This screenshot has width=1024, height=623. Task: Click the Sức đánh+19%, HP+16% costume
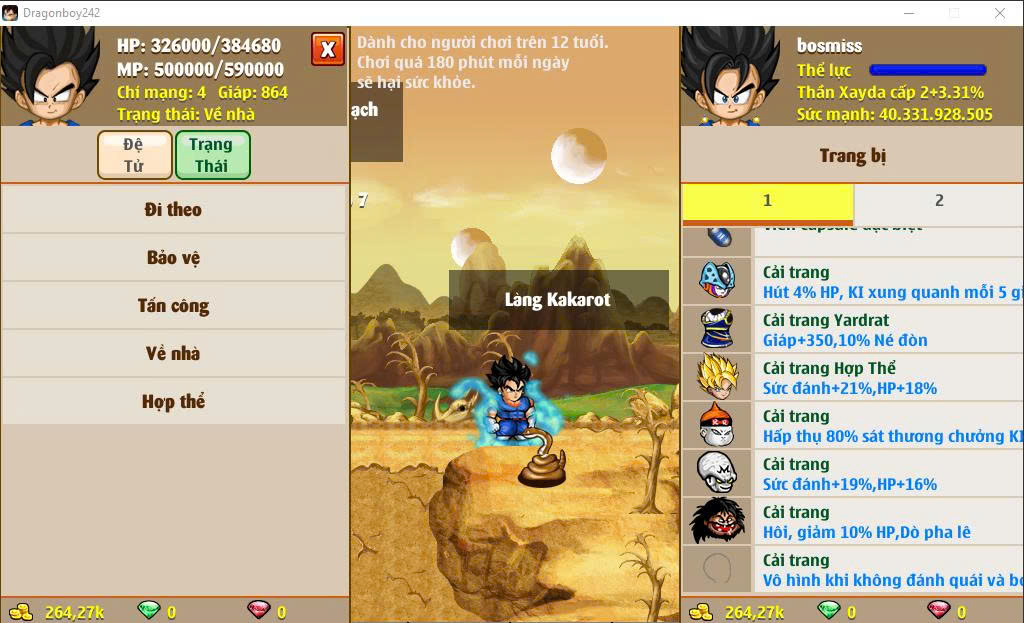click(x=852, y=474)
